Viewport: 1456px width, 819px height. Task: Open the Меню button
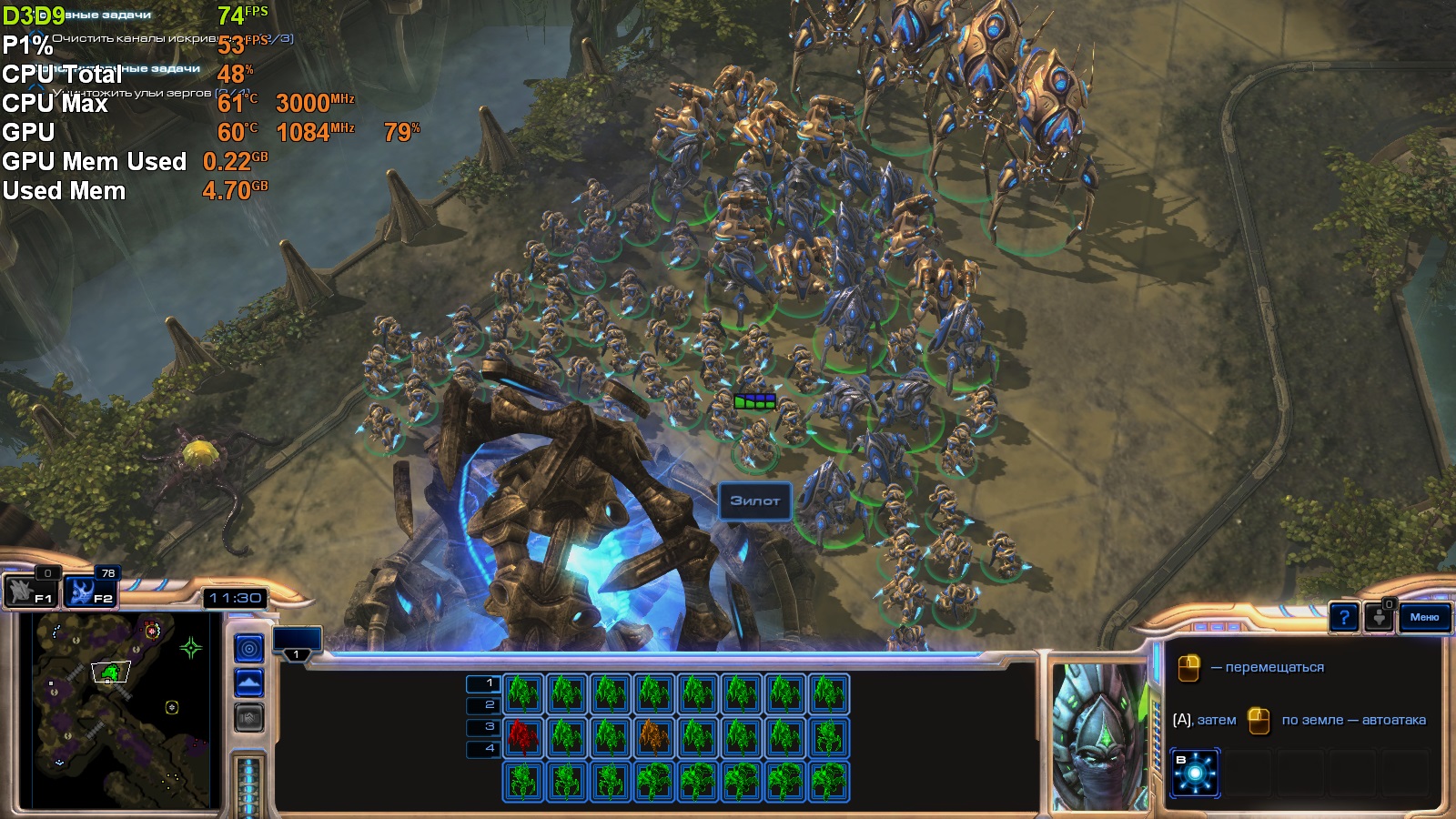pos(1424,617)
